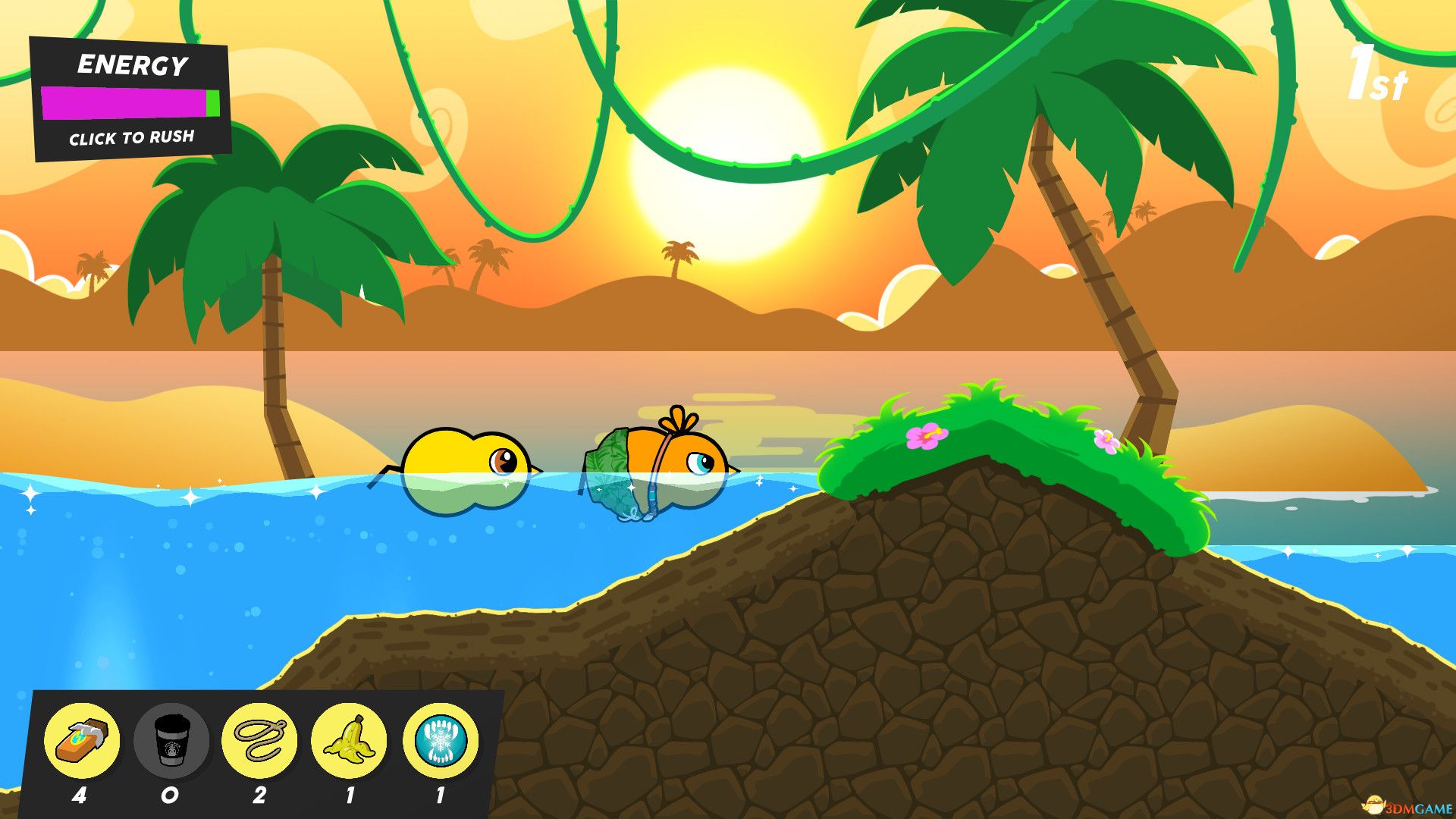Click the item count 2 under the lasso
The width and height of the screenshot is (1456, 819).
(260, 795)
